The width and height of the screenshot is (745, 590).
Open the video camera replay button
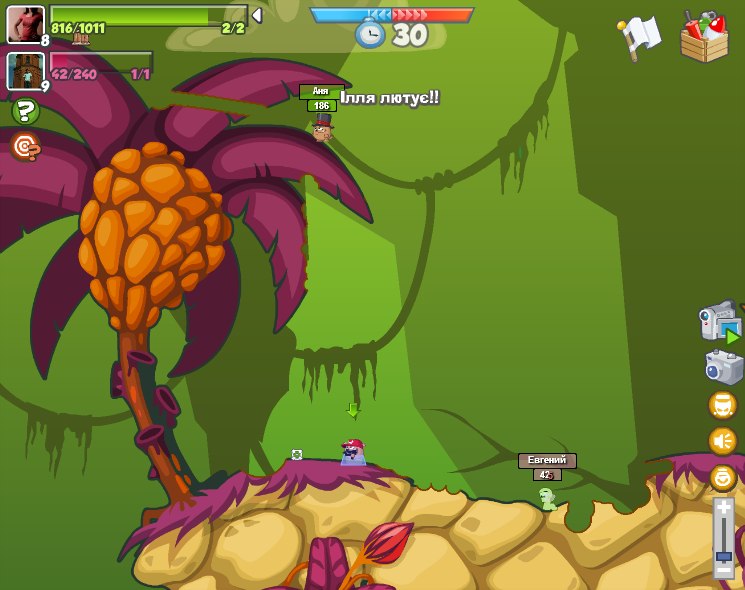pos(719,322)
